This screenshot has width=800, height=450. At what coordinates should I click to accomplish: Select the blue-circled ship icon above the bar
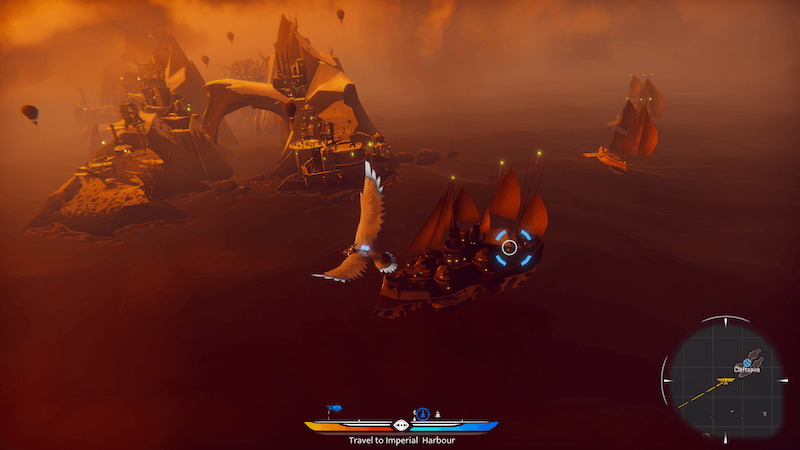pos(422,412)
